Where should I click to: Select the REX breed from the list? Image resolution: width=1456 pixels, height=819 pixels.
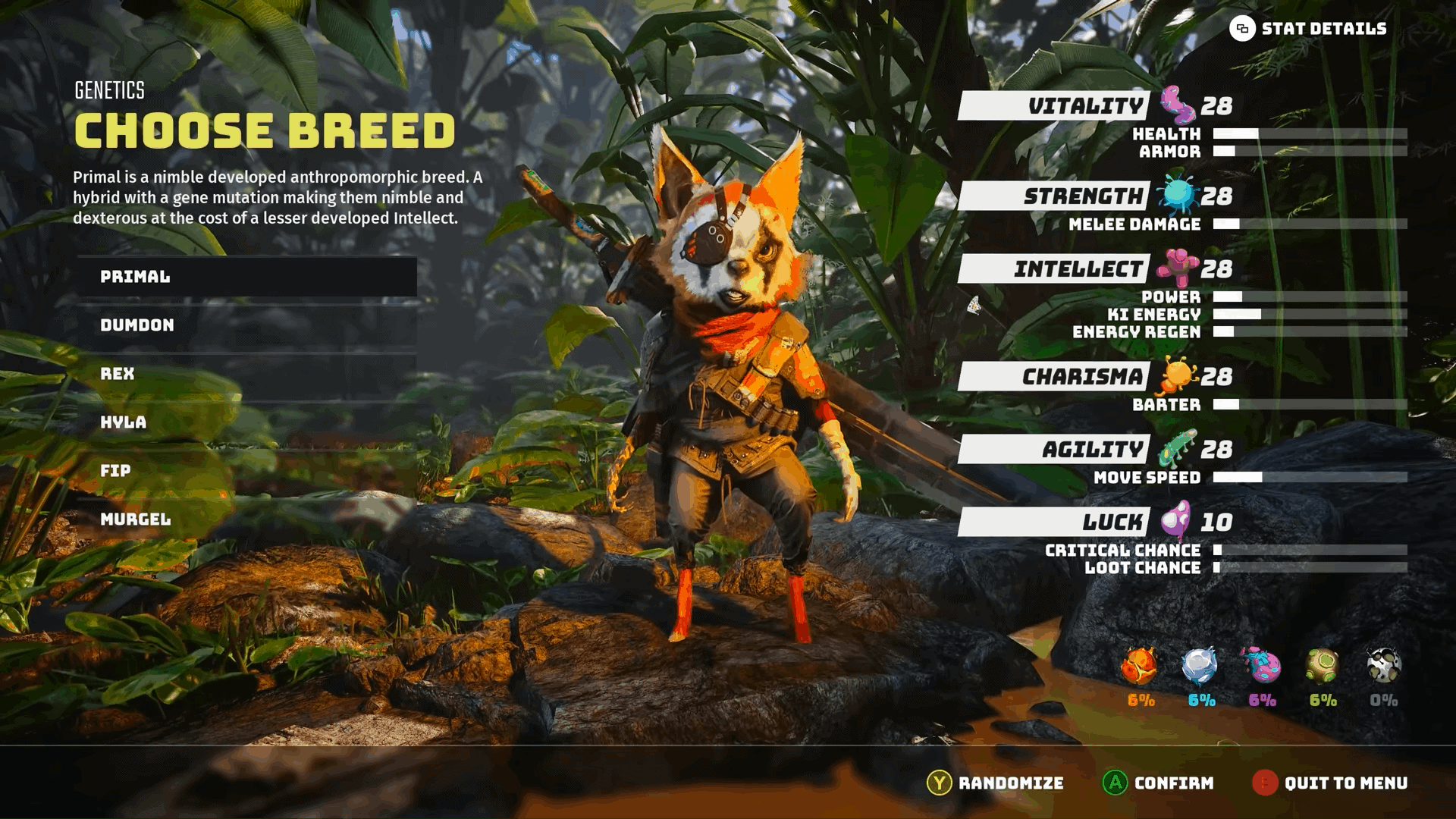pos(121,374)
